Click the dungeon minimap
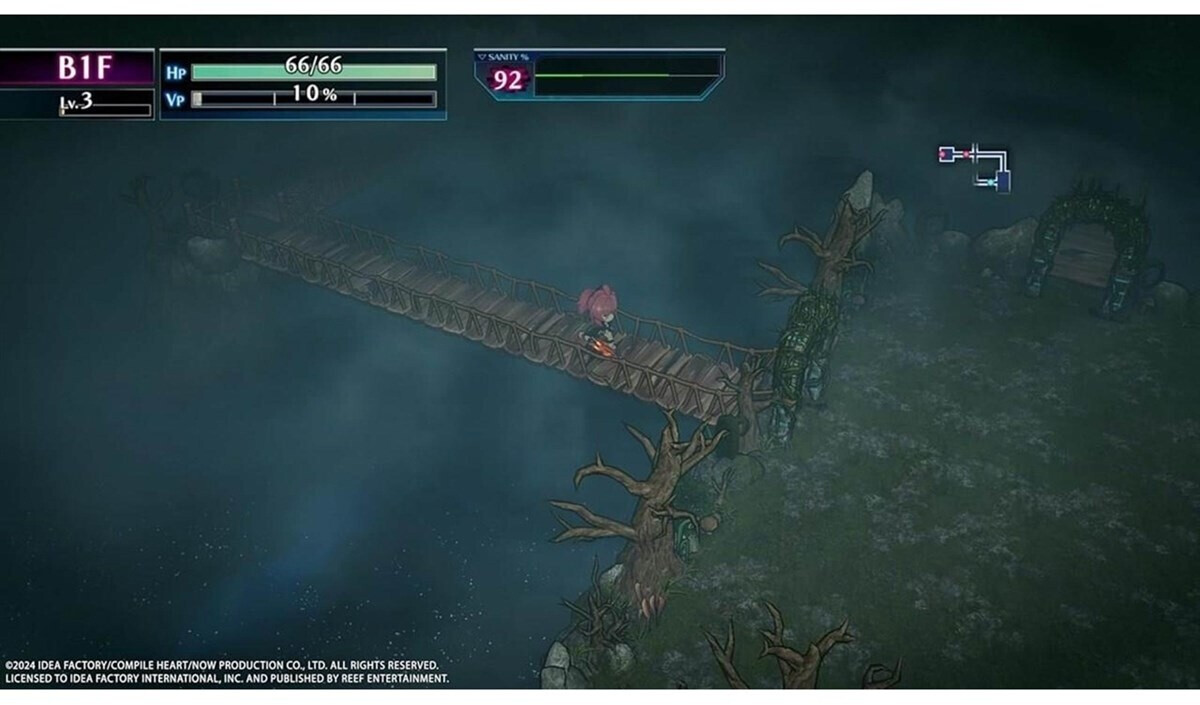The width and height of the screenshot is (1200, 705). coord(975,167)
